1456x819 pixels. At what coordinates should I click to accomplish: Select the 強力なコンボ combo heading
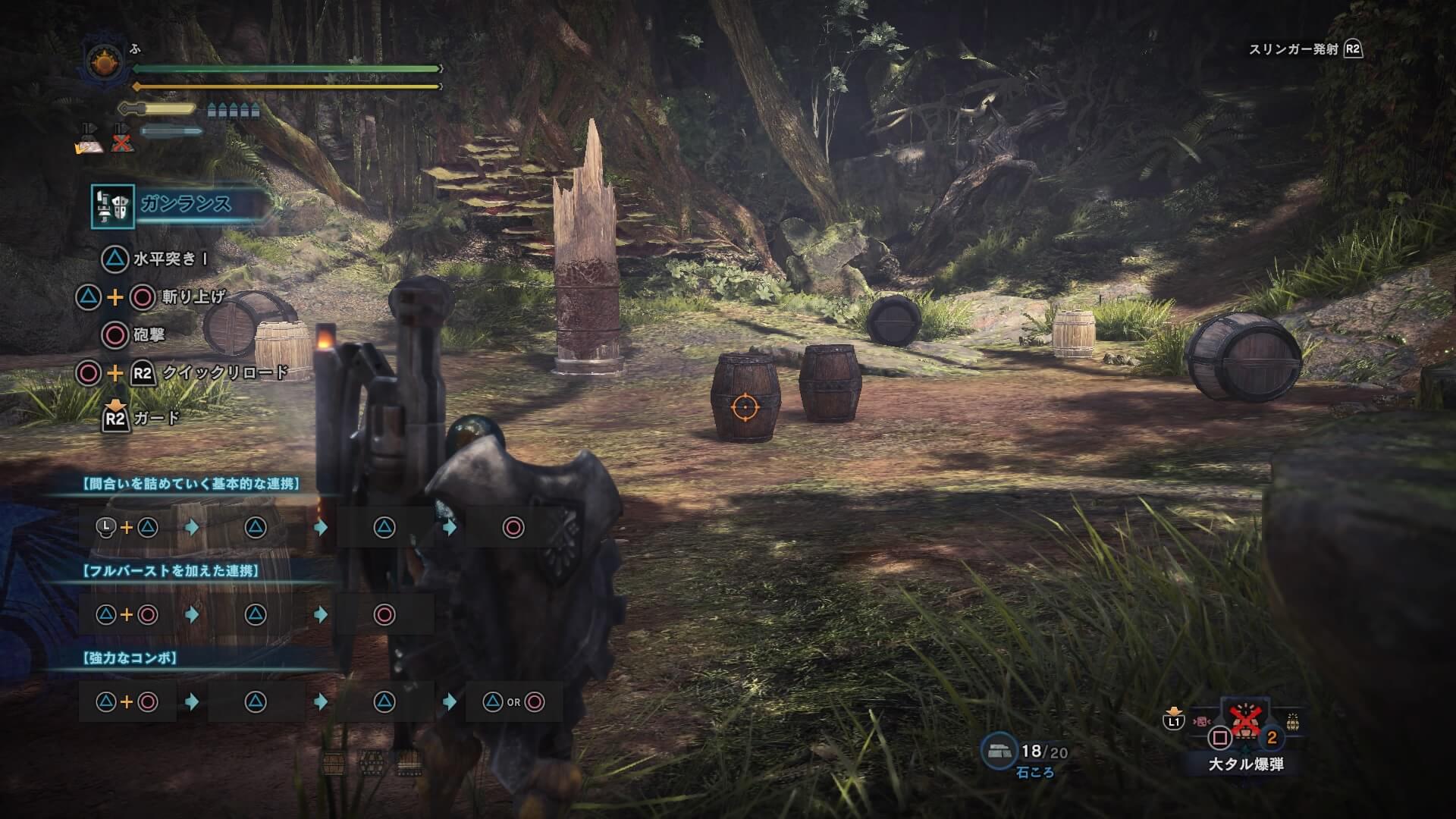(x=130, y=657)
